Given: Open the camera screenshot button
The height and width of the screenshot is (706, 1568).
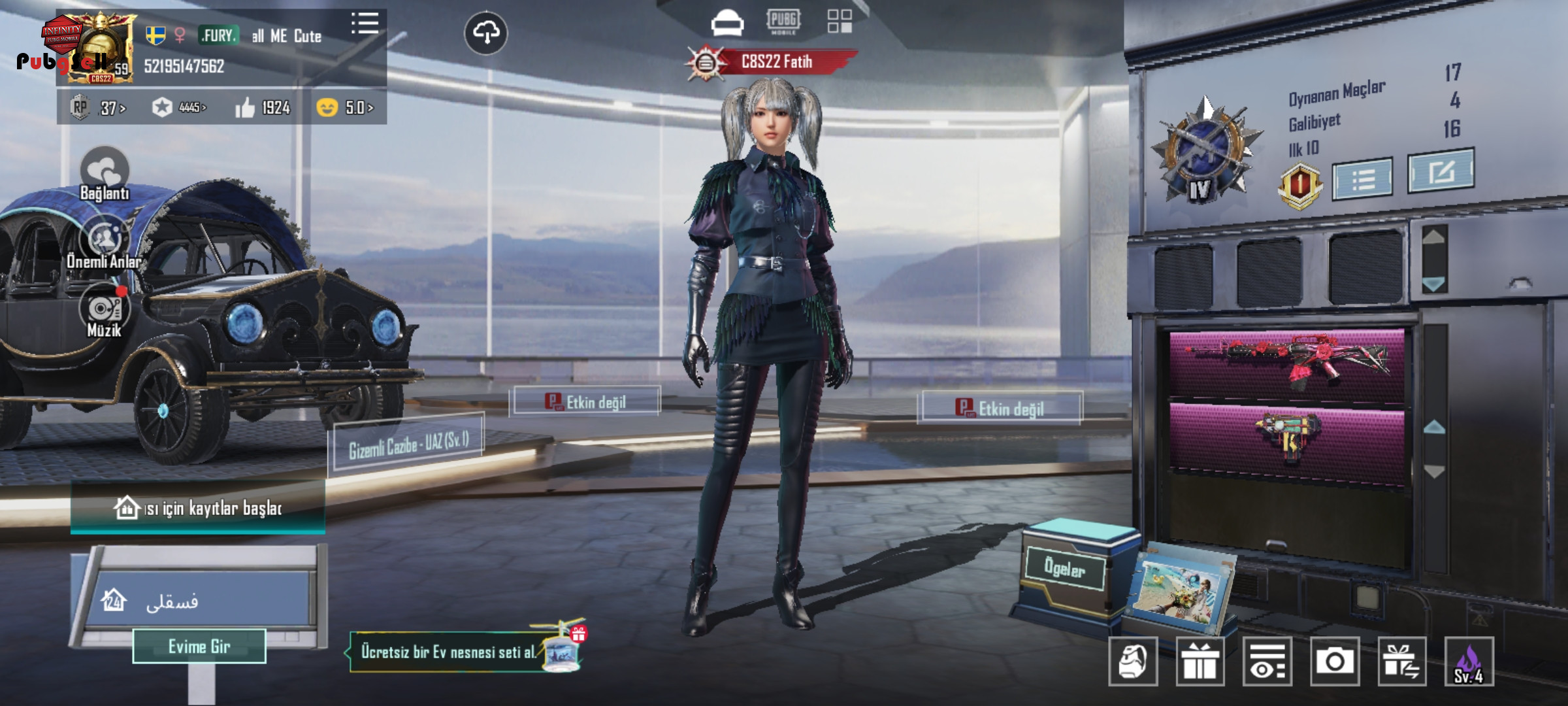Looking at the screenshot, I should [x=1334, y=662].
